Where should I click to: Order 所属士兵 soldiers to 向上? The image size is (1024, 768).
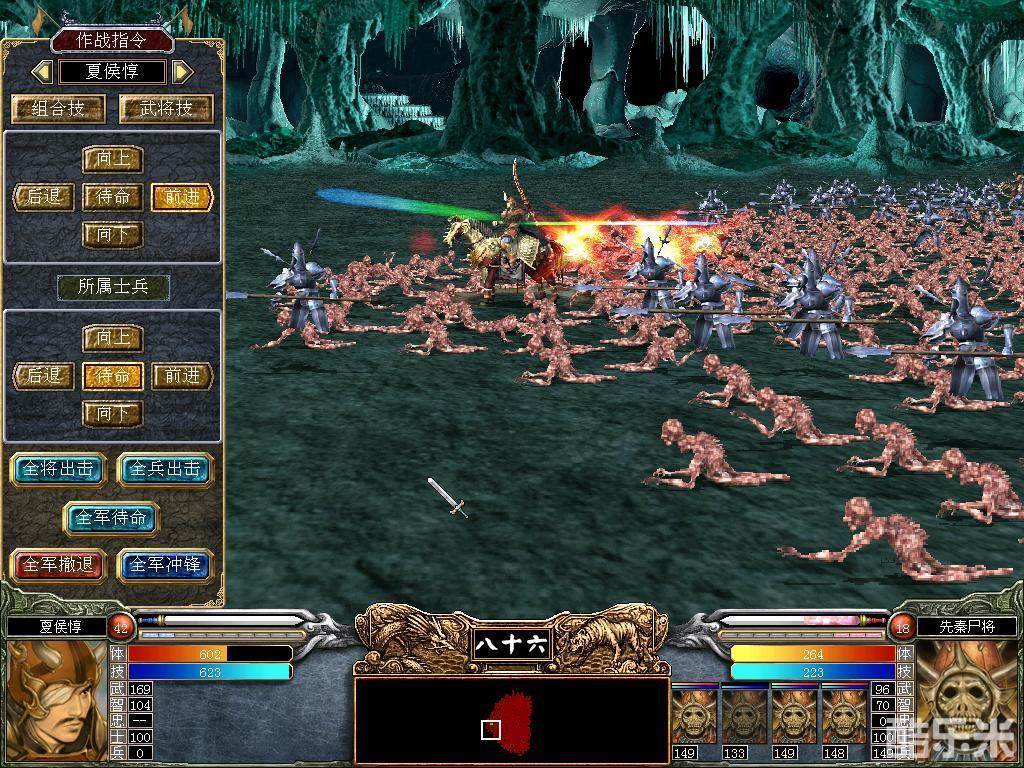[112, 338]
